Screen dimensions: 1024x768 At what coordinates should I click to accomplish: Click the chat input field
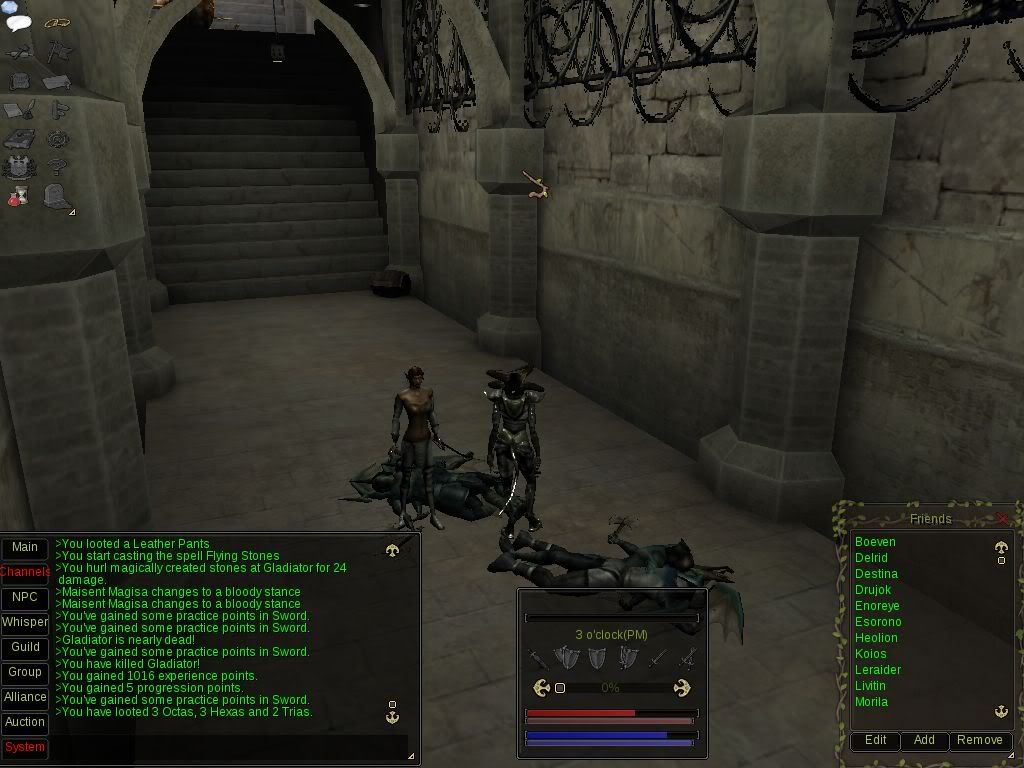pos(230,748)
